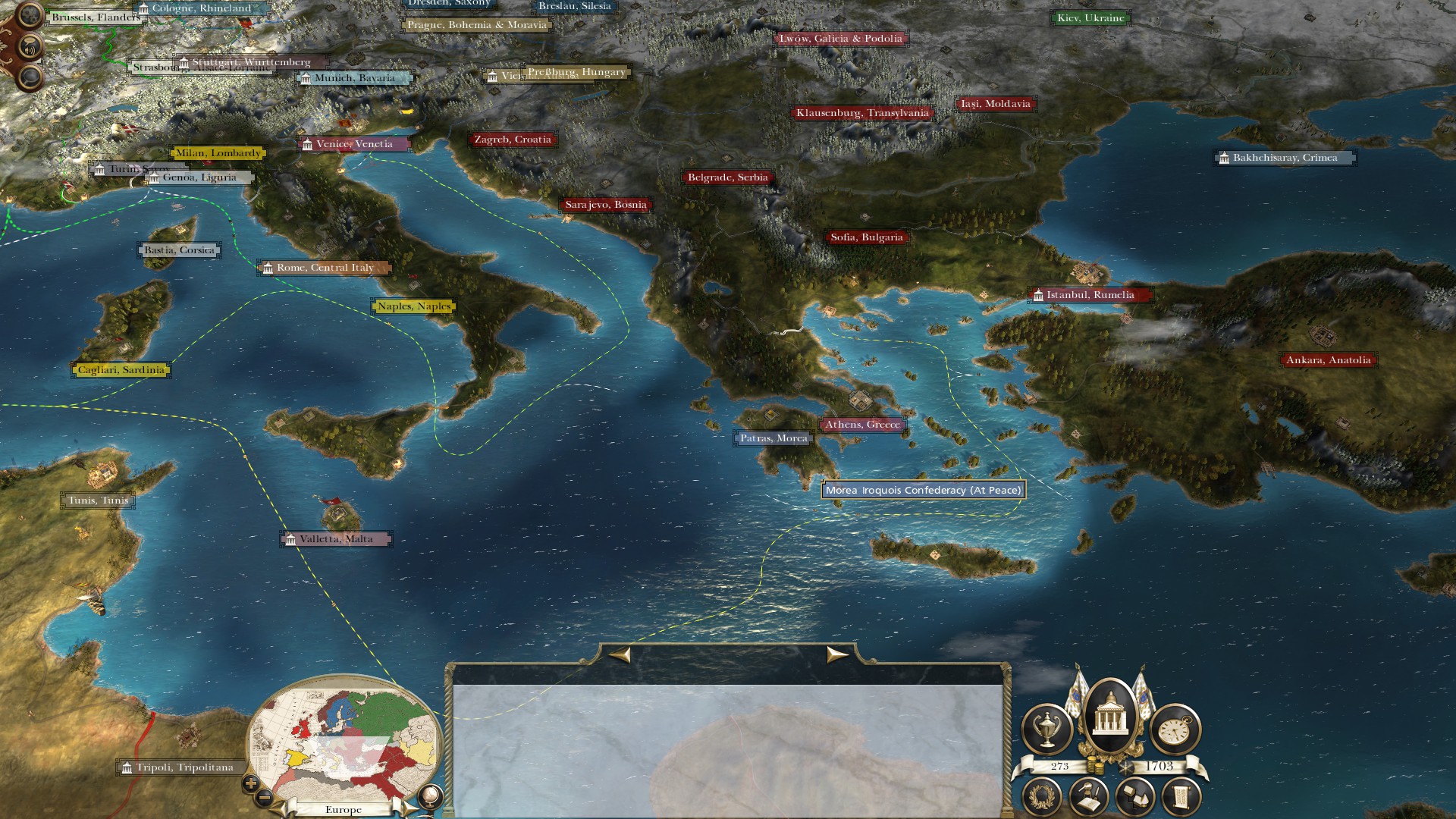
Task: Zoom in with the minimap plus button
Action: [x=251, y=783]
